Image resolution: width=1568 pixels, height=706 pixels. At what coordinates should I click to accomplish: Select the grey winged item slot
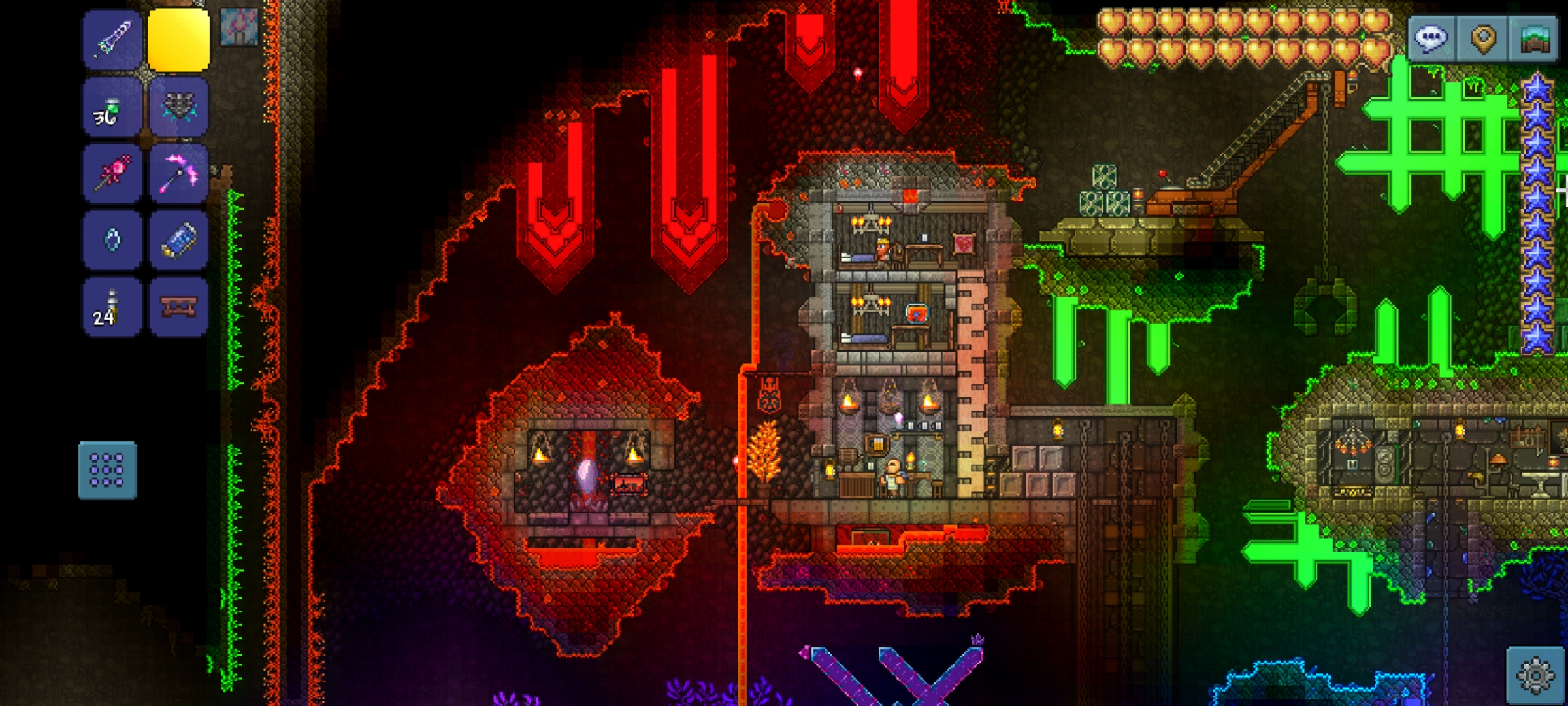pyautogui.click(x=178, y=107)
